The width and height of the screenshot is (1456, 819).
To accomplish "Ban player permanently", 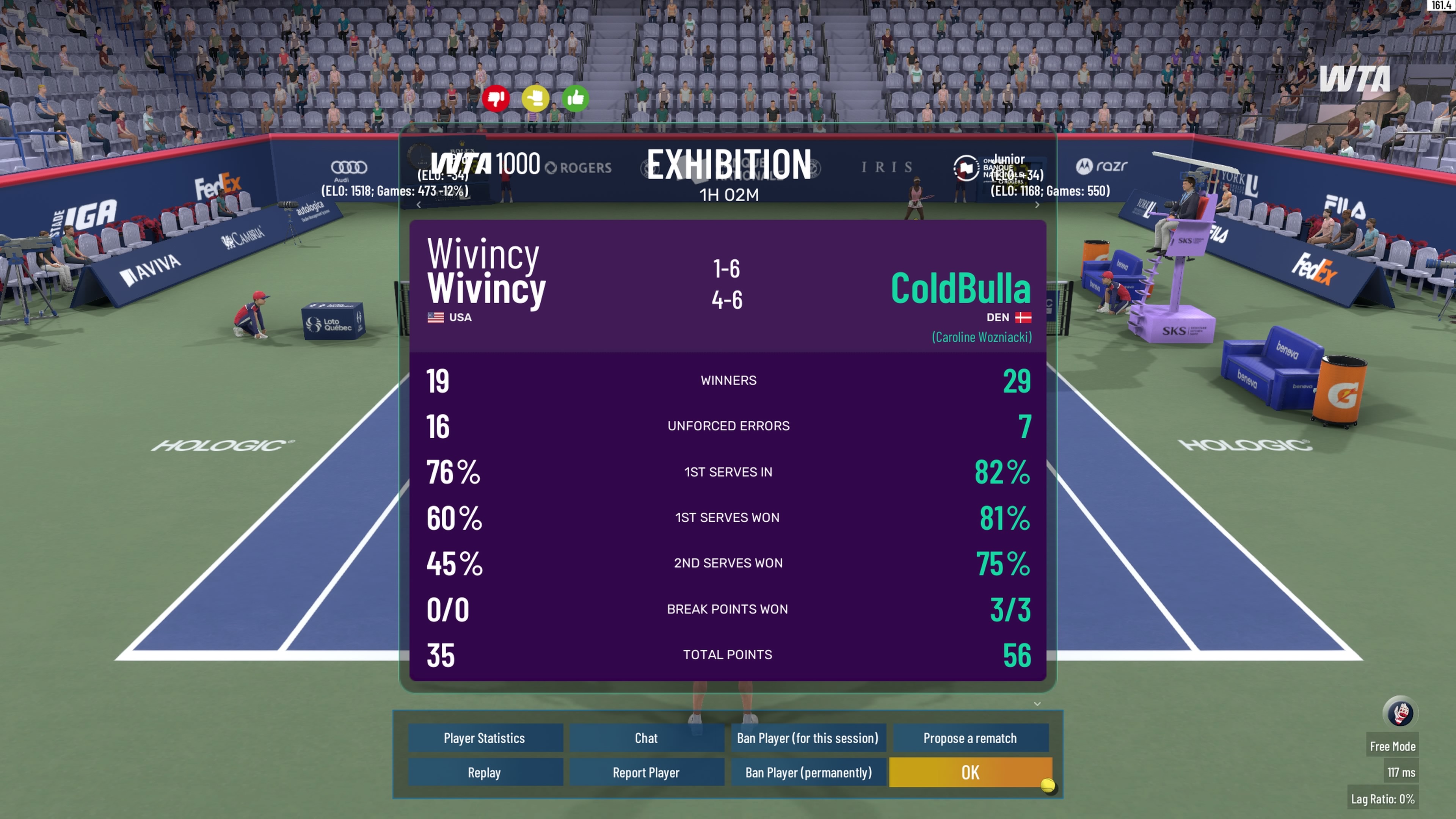I will pyautogui.click(x=808, y=773).
